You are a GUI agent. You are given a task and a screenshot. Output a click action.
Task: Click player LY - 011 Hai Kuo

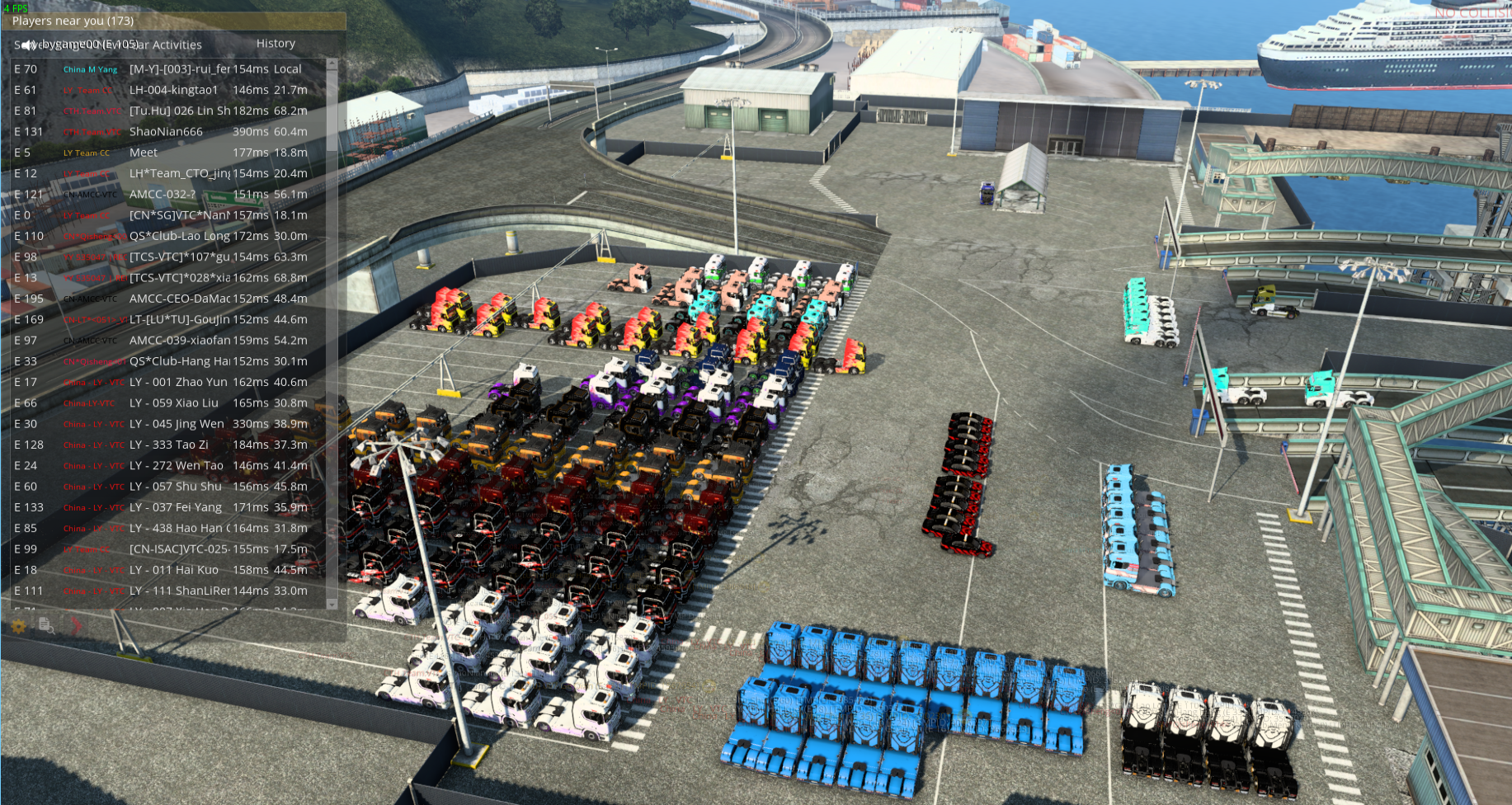(174, 570)
